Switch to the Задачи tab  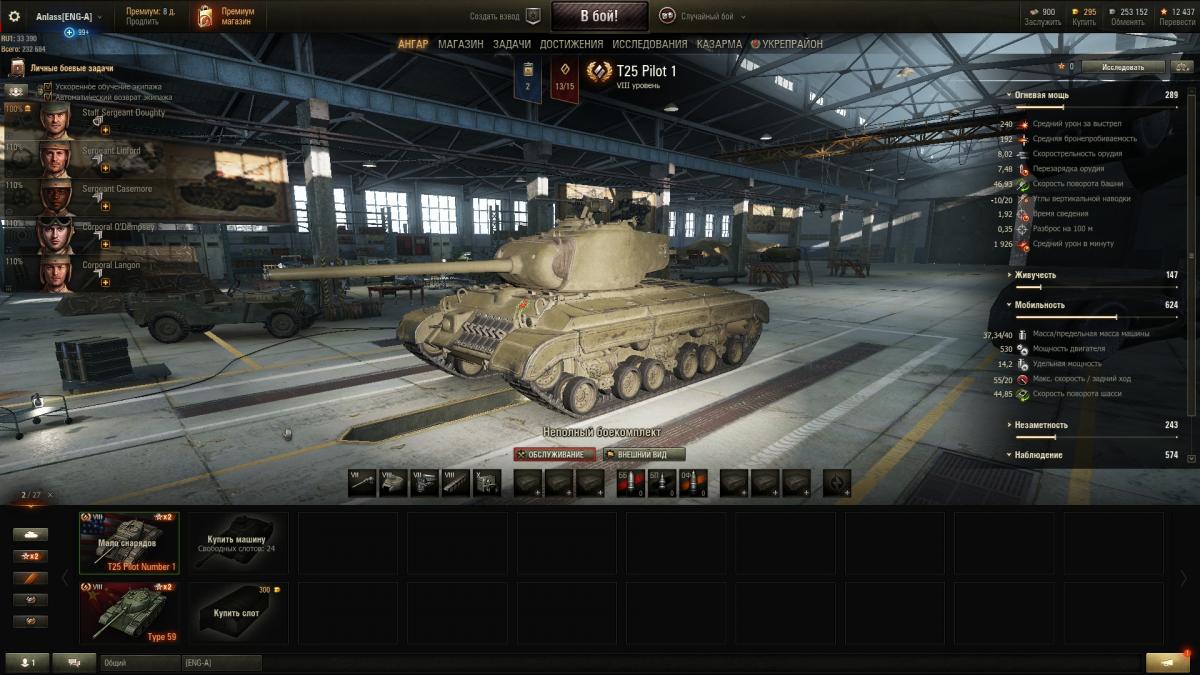point(512,44)
